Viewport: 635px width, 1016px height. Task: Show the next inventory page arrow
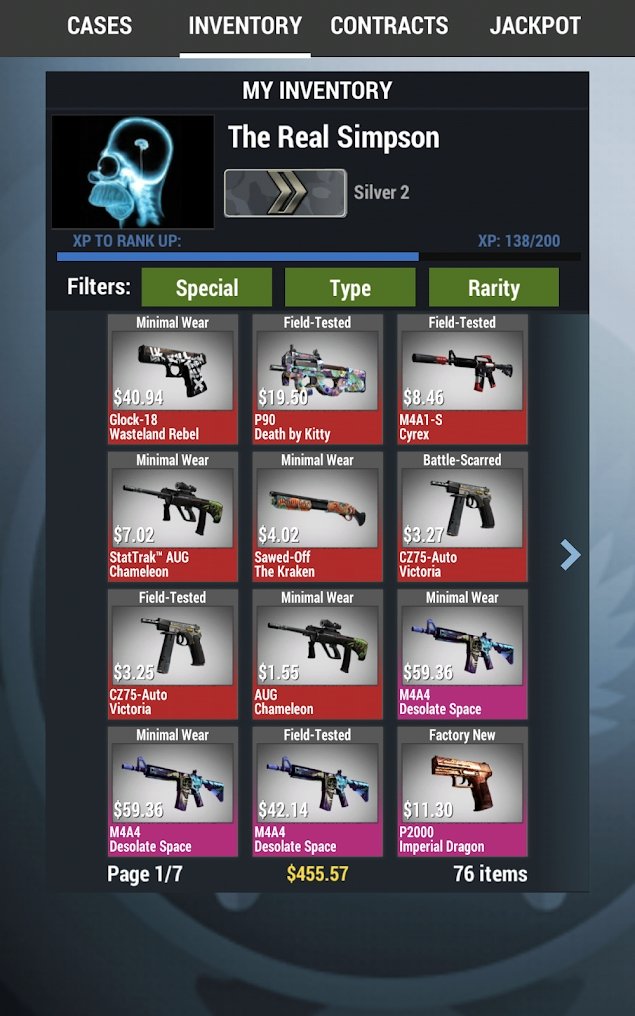pos(570,554)
